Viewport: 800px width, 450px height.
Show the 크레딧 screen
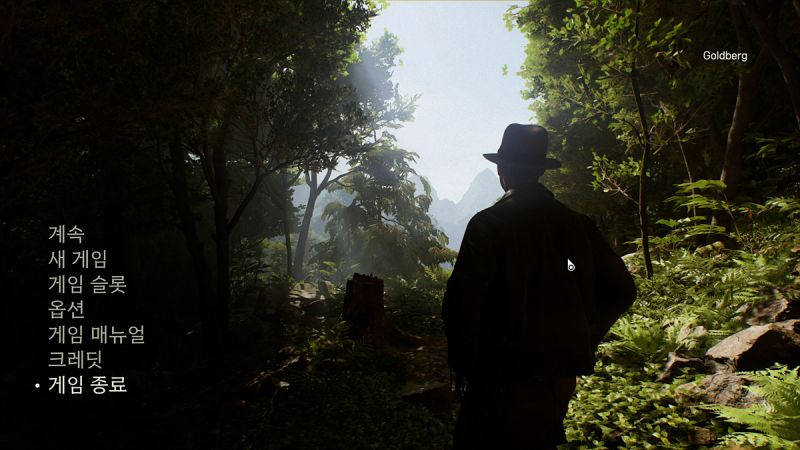pyautogui.click(x=75, y=359)
